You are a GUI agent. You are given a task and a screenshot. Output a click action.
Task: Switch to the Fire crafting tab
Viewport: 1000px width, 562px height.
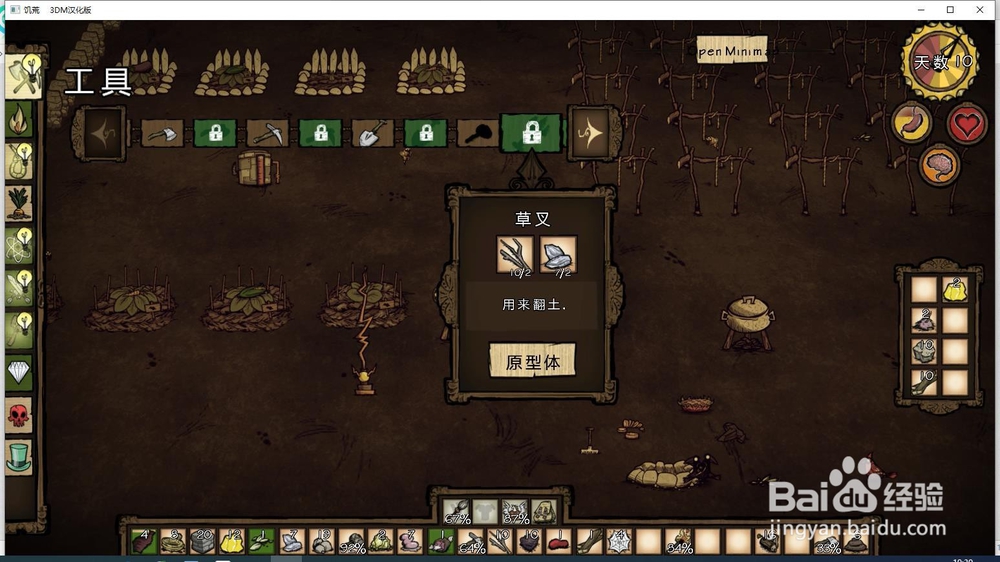click(x=20, y=119)
